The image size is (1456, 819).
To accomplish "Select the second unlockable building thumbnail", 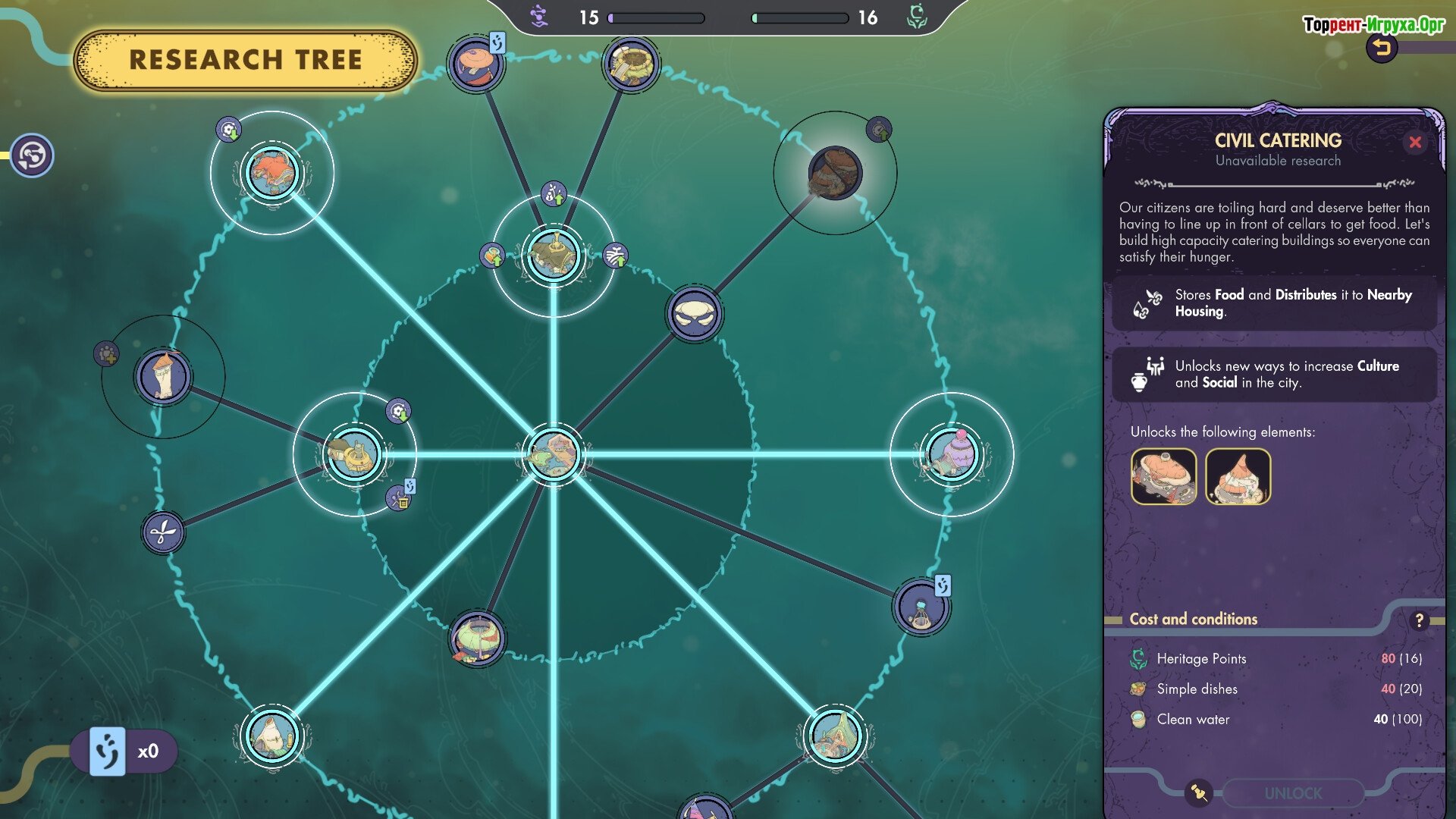I will pyautogui.click(x=1238, y=476).
